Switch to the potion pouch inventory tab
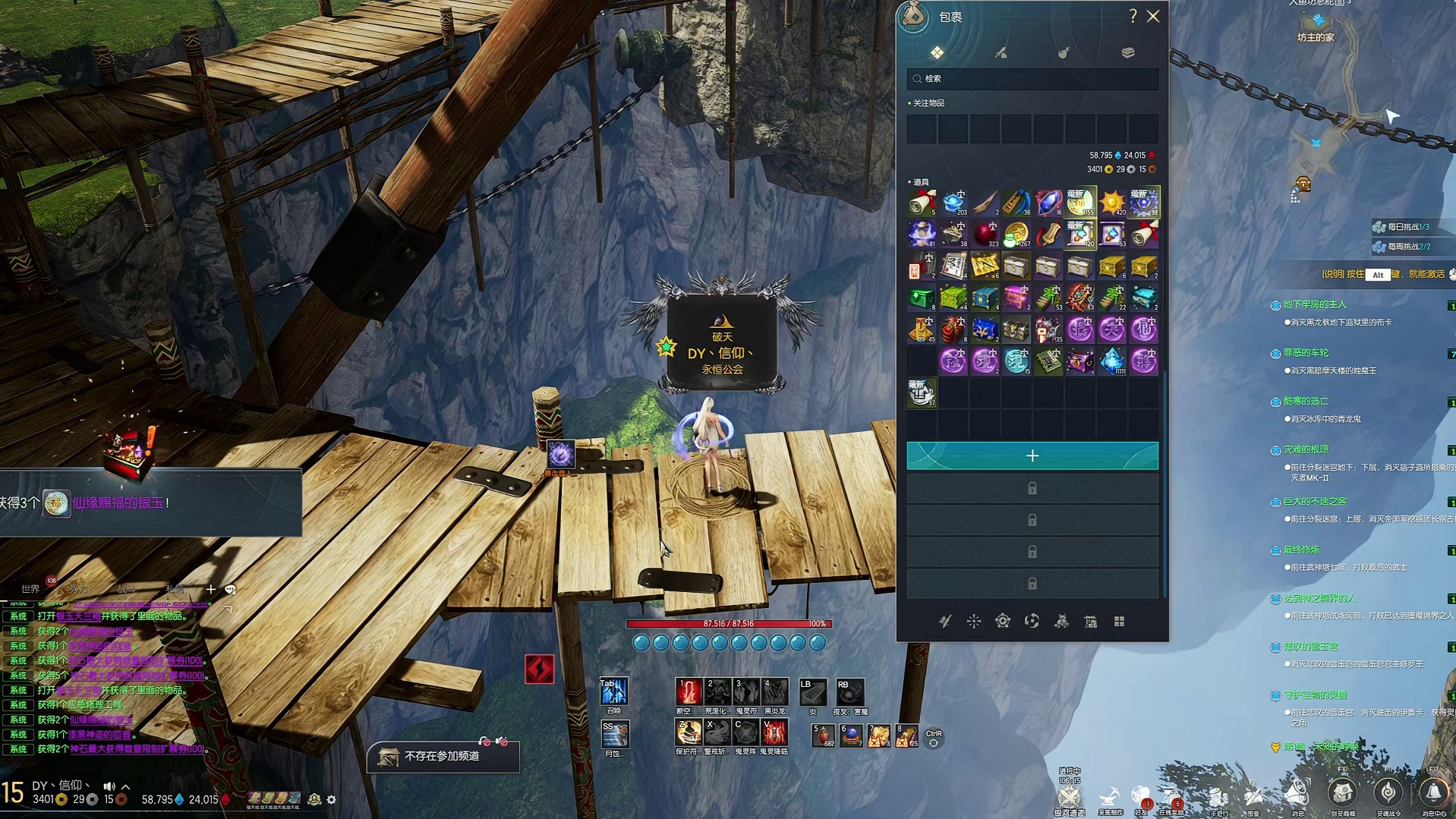 pos(1064,52)
